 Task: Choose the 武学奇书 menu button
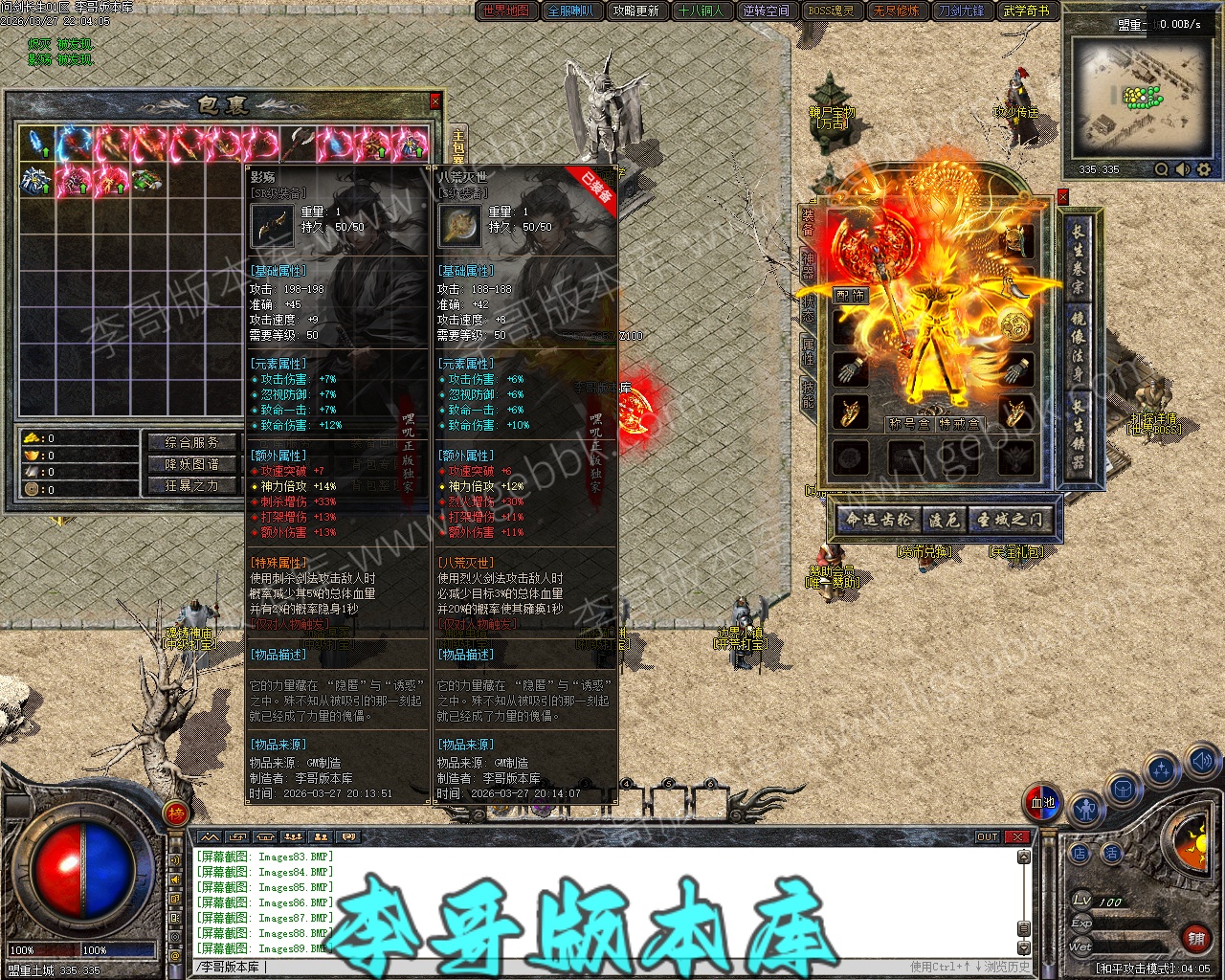pos(1027,11)
